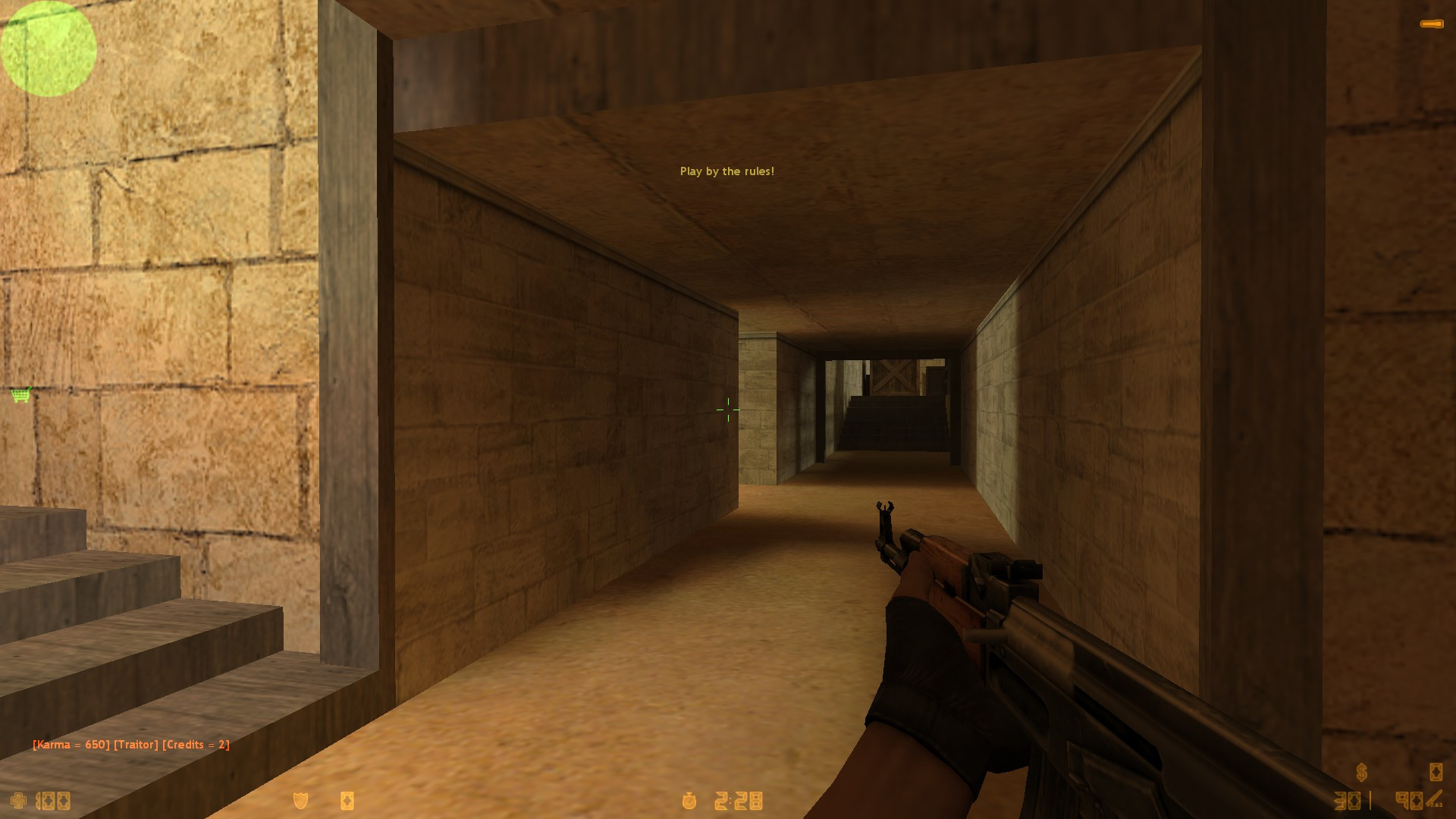1456x819 pixels.
Task: Click the stopwatch timer icon
Action: click(689, 800)
